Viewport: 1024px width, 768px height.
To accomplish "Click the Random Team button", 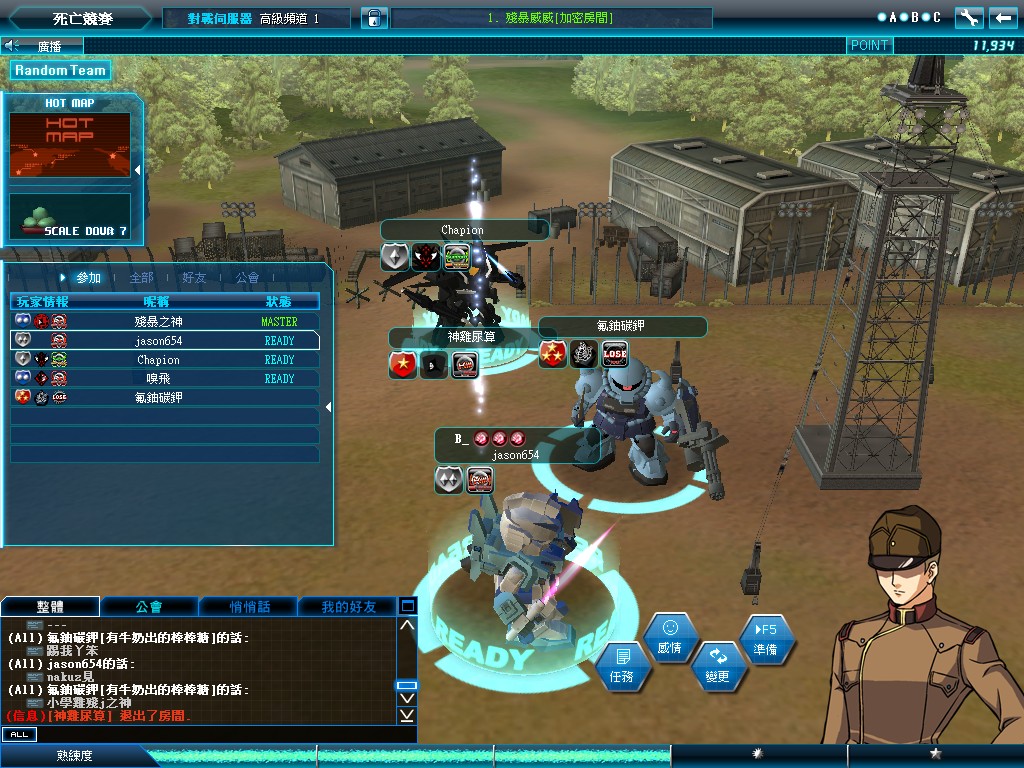I will pos(60,70).
